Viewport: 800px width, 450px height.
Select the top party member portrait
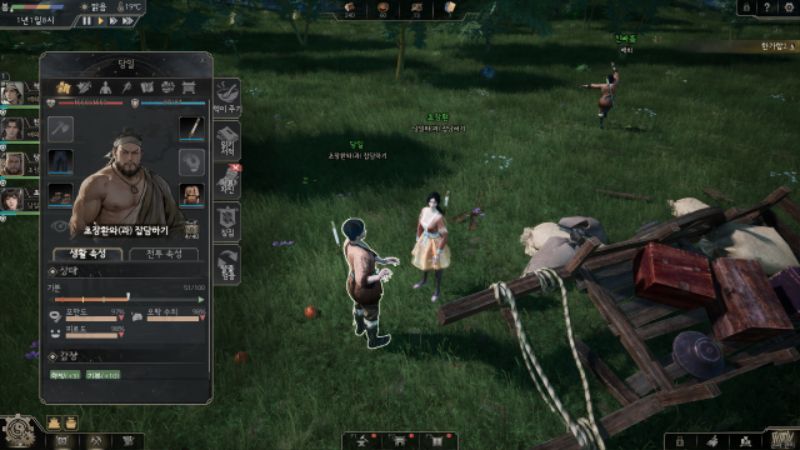tap(12, 93)
